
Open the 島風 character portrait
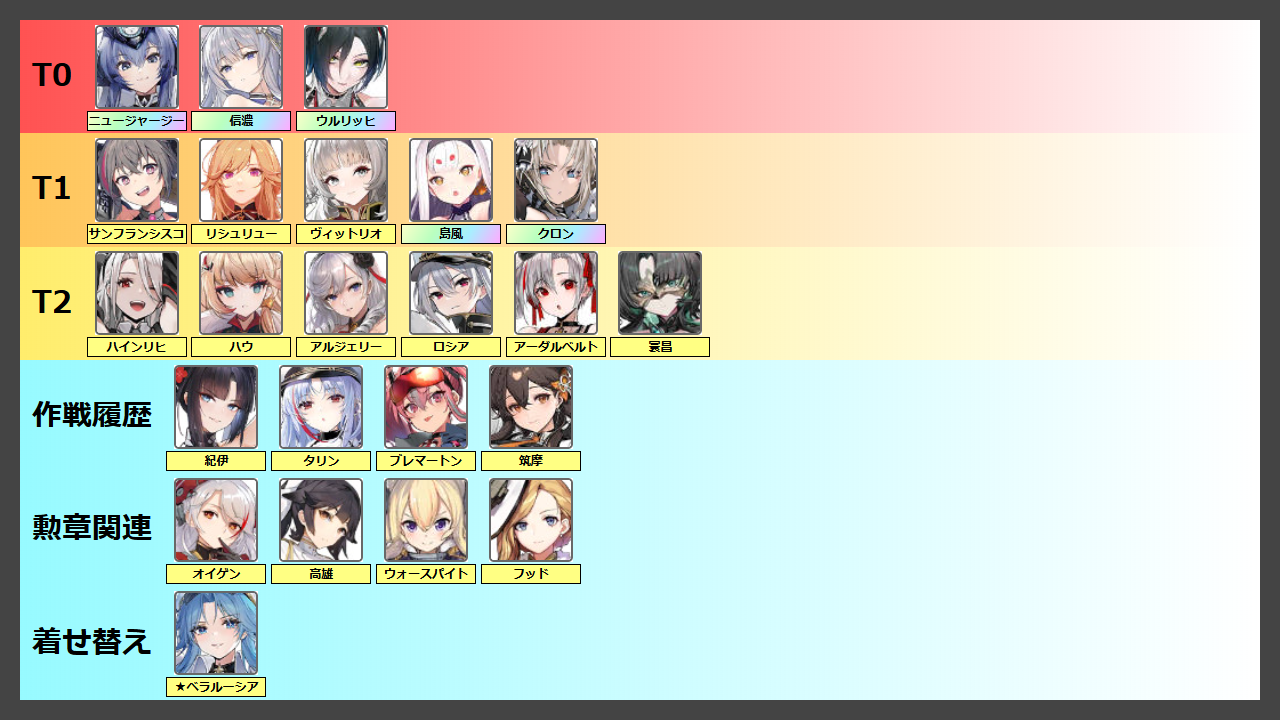tap(451, 180)
